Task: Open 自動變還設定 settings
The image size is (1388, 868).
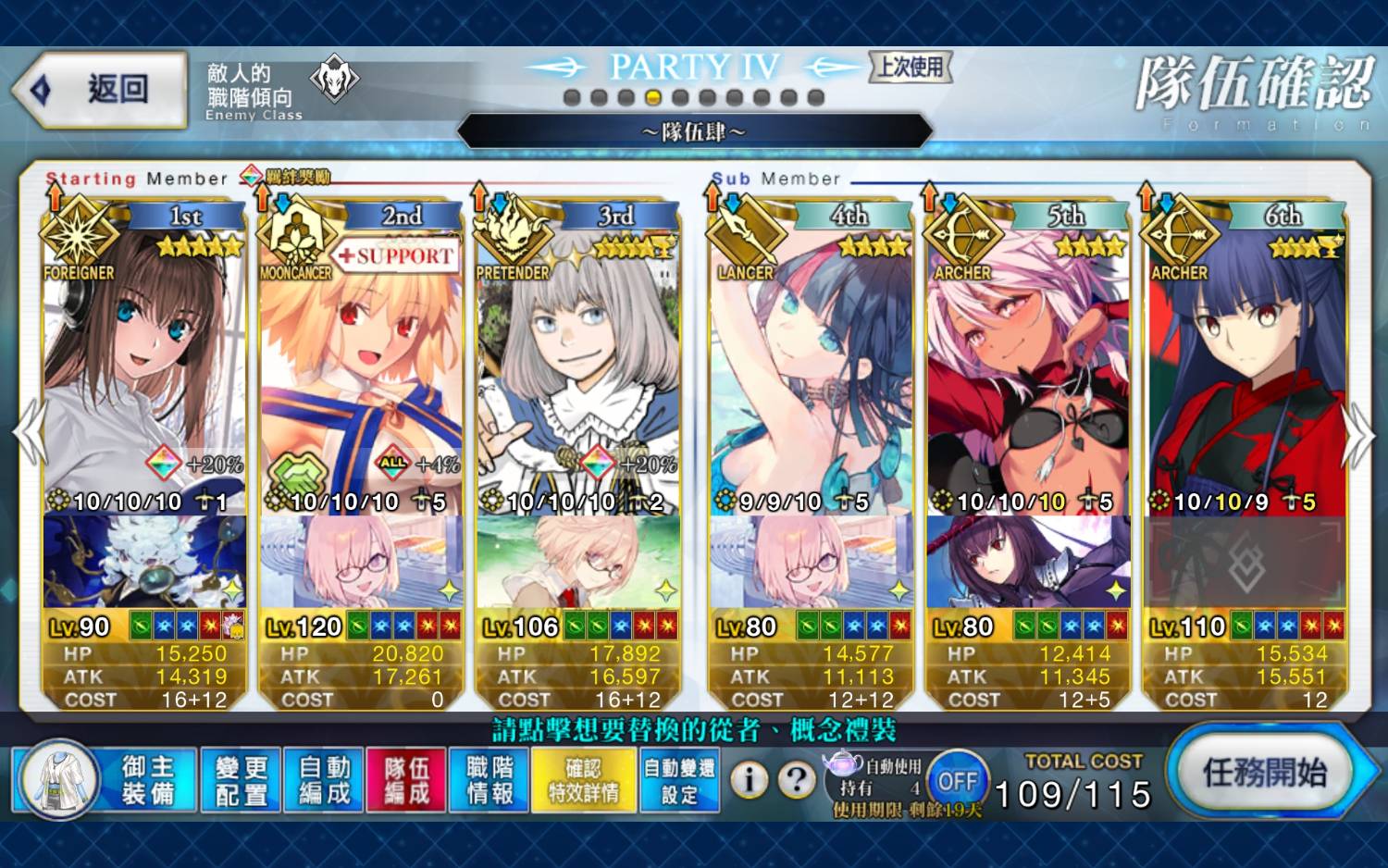Action: point(679,780)
